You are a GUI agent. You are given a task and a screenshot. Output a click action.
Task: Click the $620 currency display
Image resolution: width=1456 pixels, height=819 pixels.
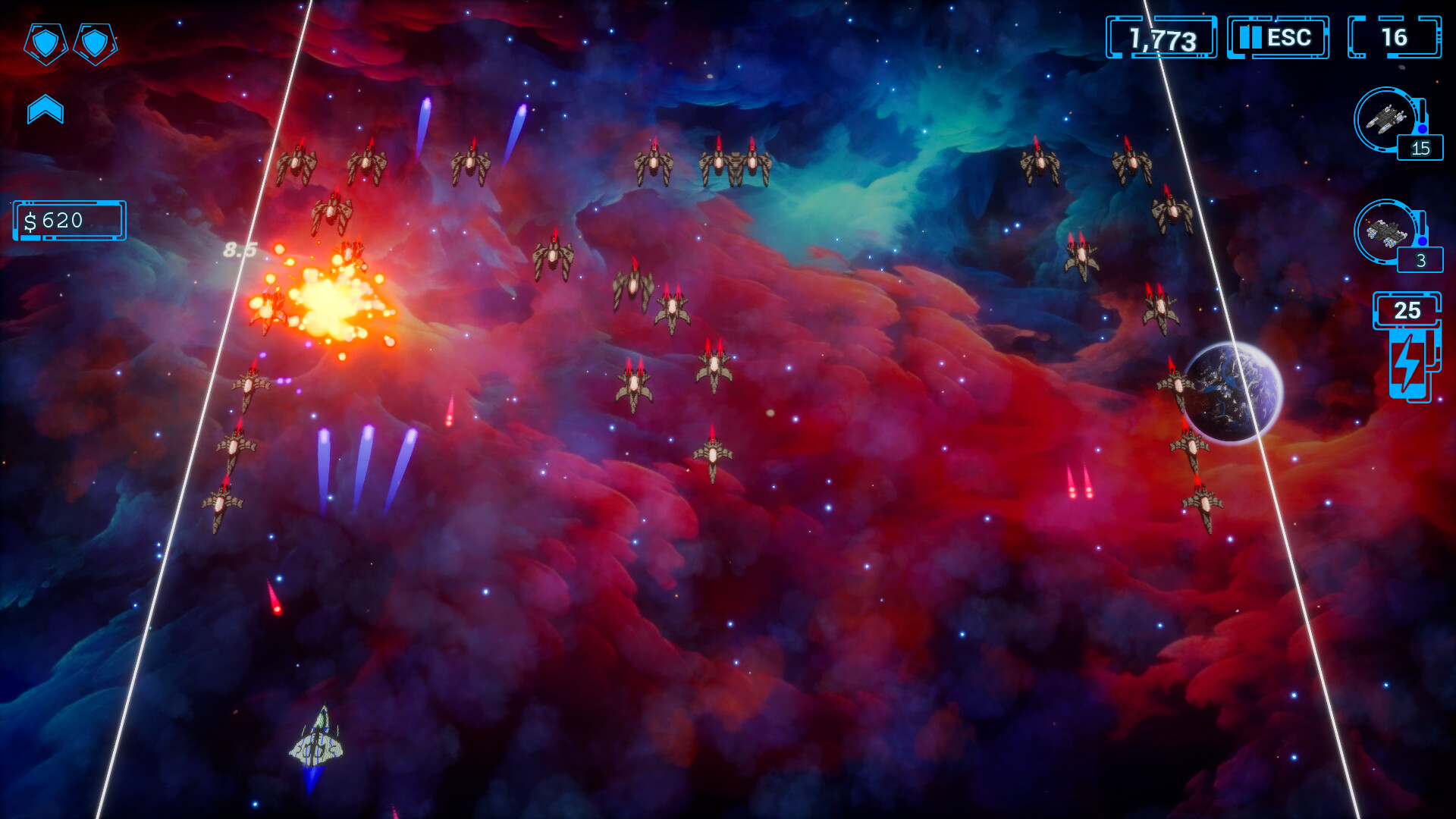(69, 221)
